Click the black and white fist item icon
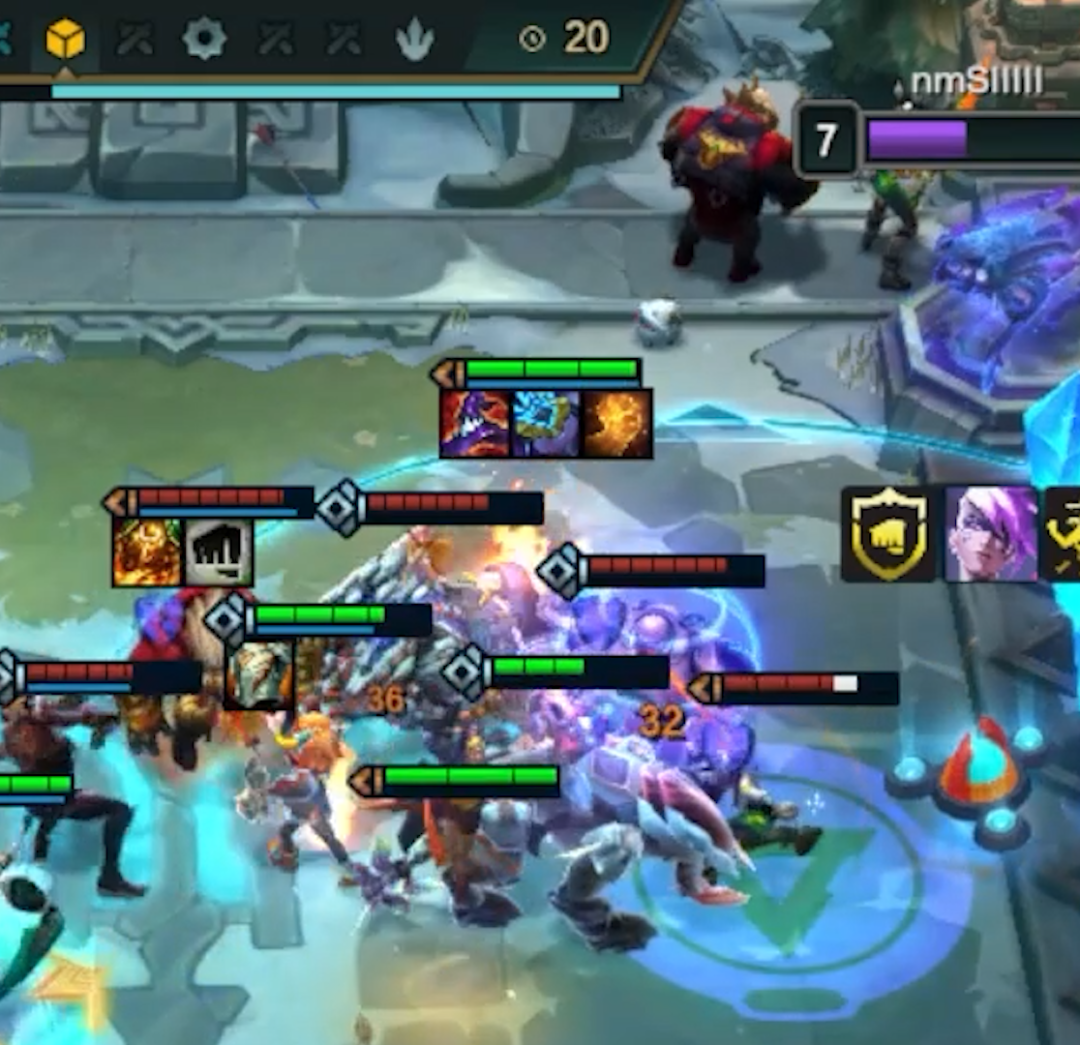1080x1045 pixels. [x=218, y=552]
